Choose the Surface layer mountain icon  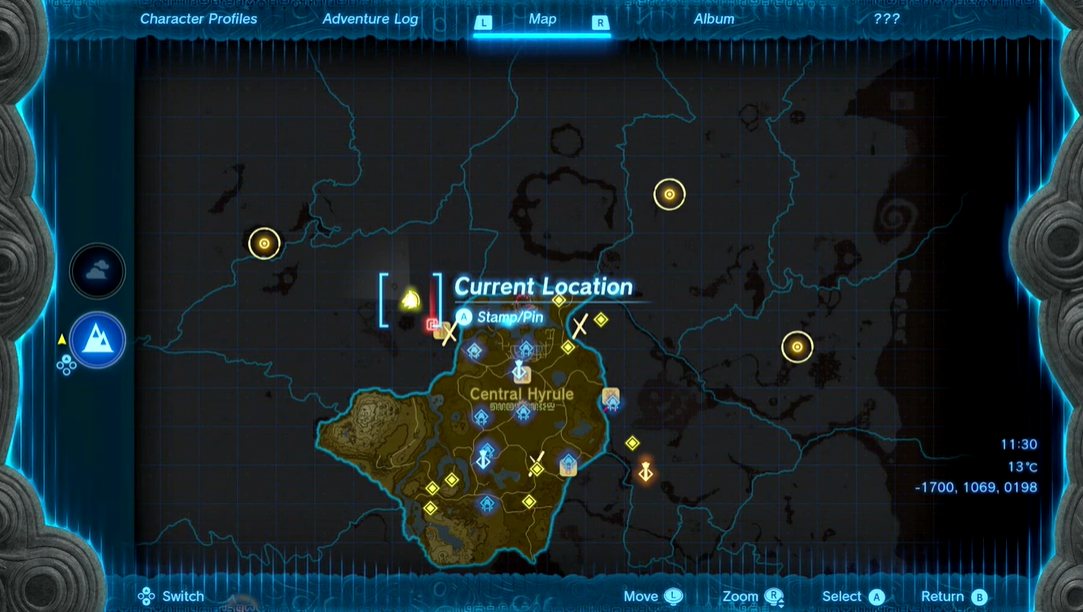(x=97, y=340)
